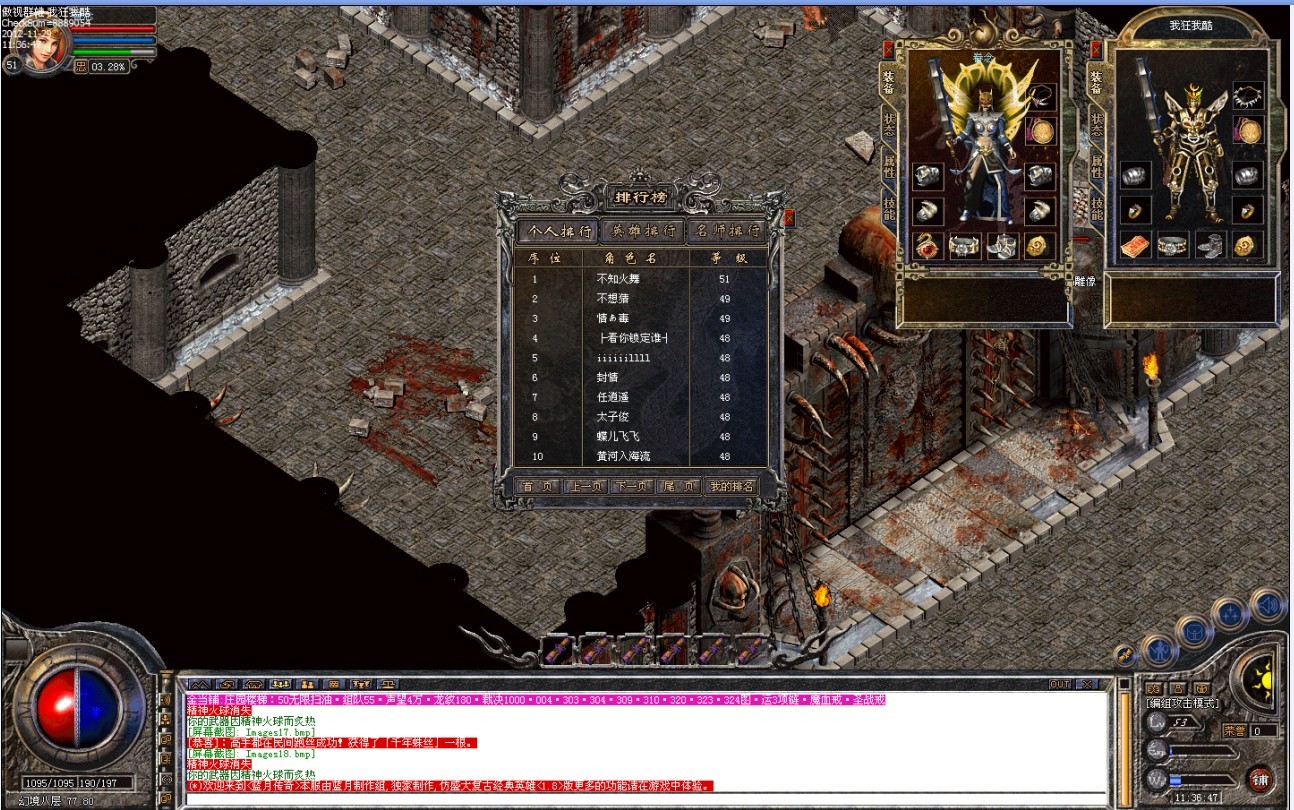Toggle the sound speaker button
Screen dimensions: 1294x810
(x=1268, y=605)
